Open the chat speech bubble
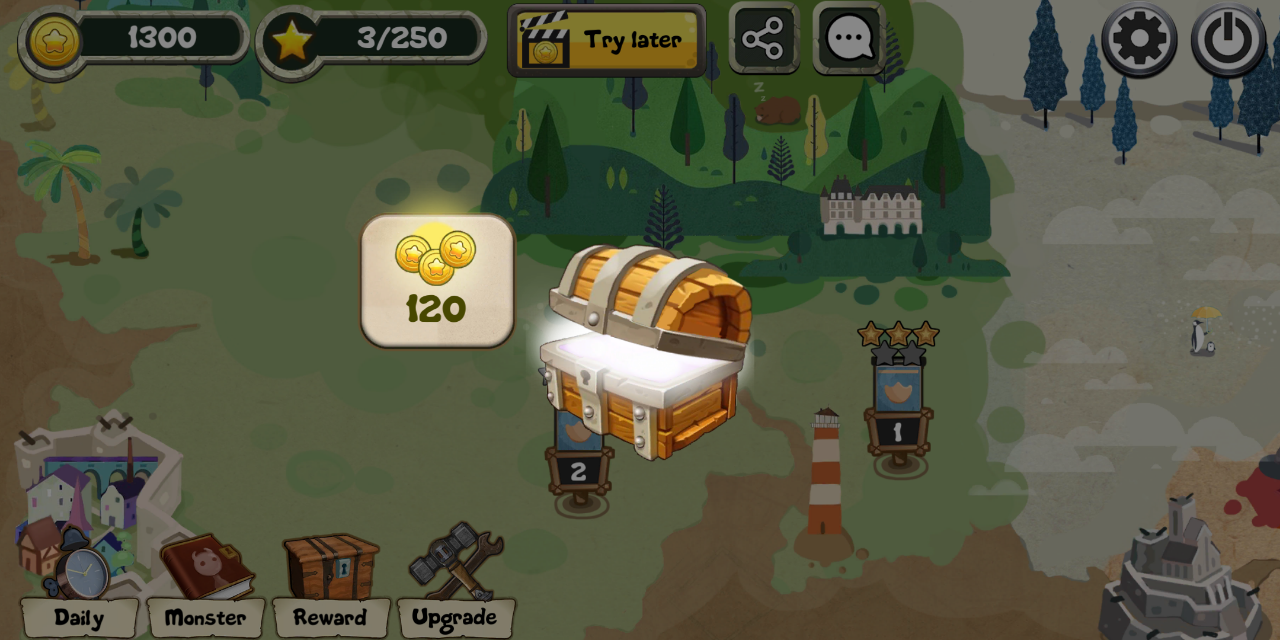This screenshot has height=640, width=1280. pyautogui.click(x=849, y=39)
